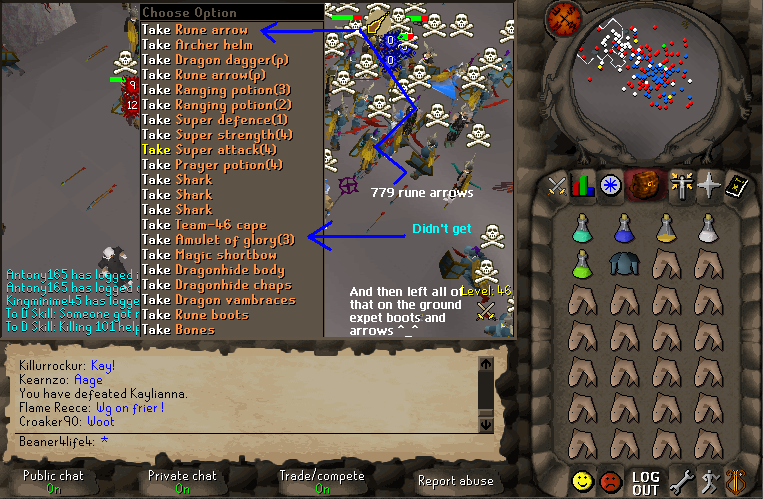Image resolution: width=763 pixels, height=499 pixels.
Task: Pick Take Magic shortbow entry
Action: coord(208,254)
